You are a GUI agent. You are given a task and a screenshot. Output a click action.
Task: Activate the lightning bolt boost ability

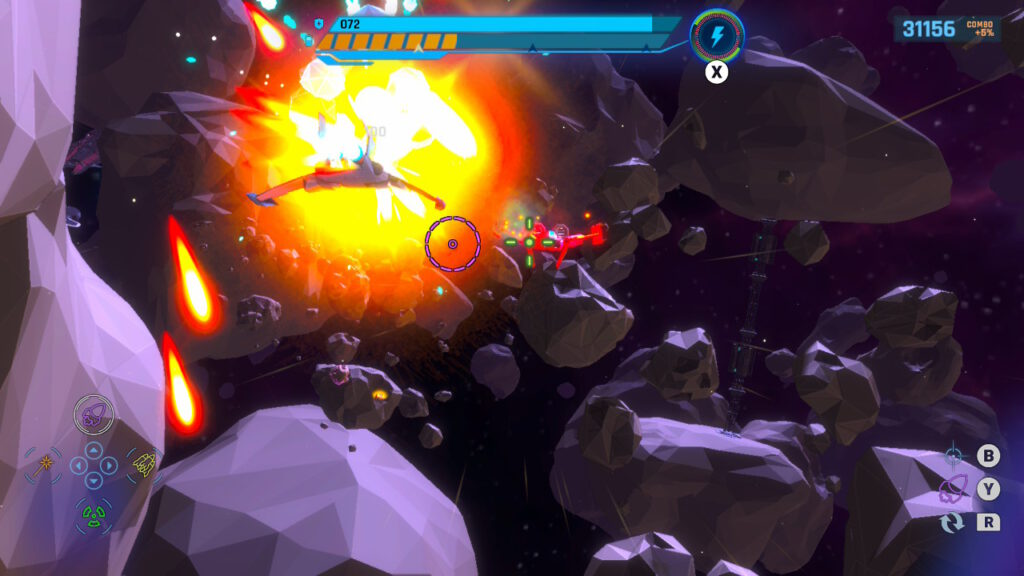[717, 36]
